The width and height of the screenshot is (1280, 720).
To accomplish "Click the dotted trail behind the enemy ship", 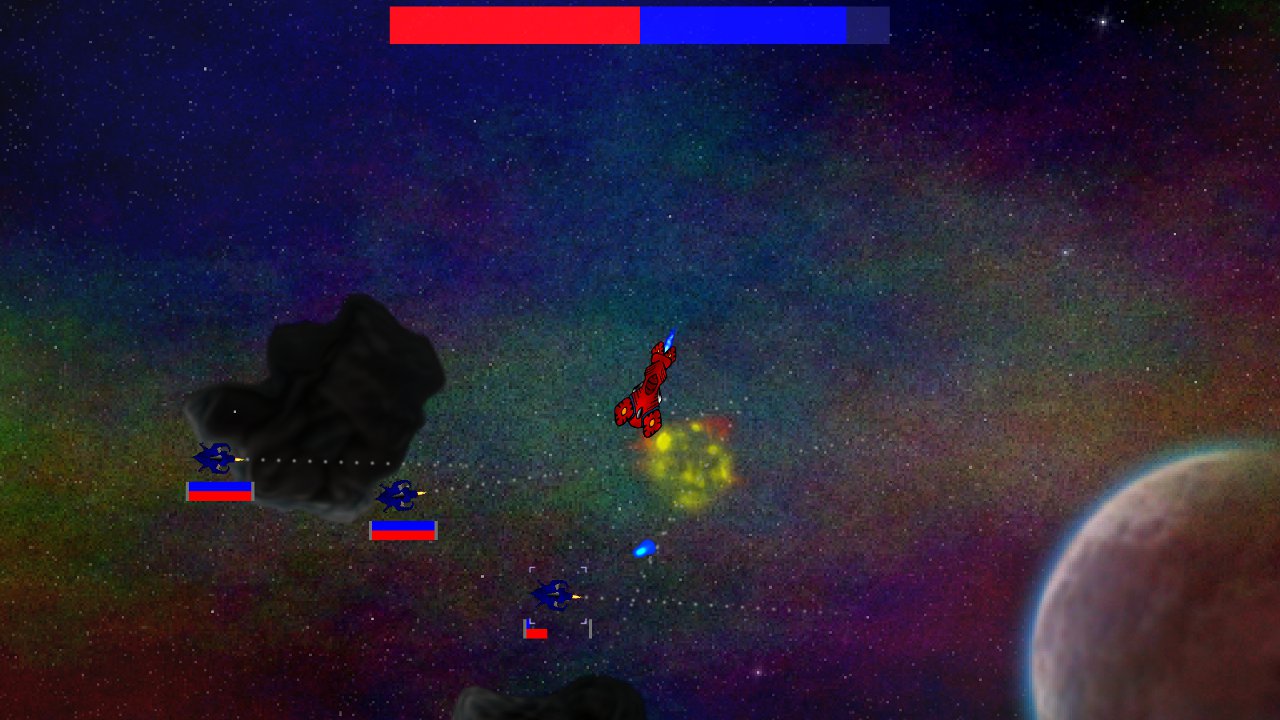I will pos(320,462).
